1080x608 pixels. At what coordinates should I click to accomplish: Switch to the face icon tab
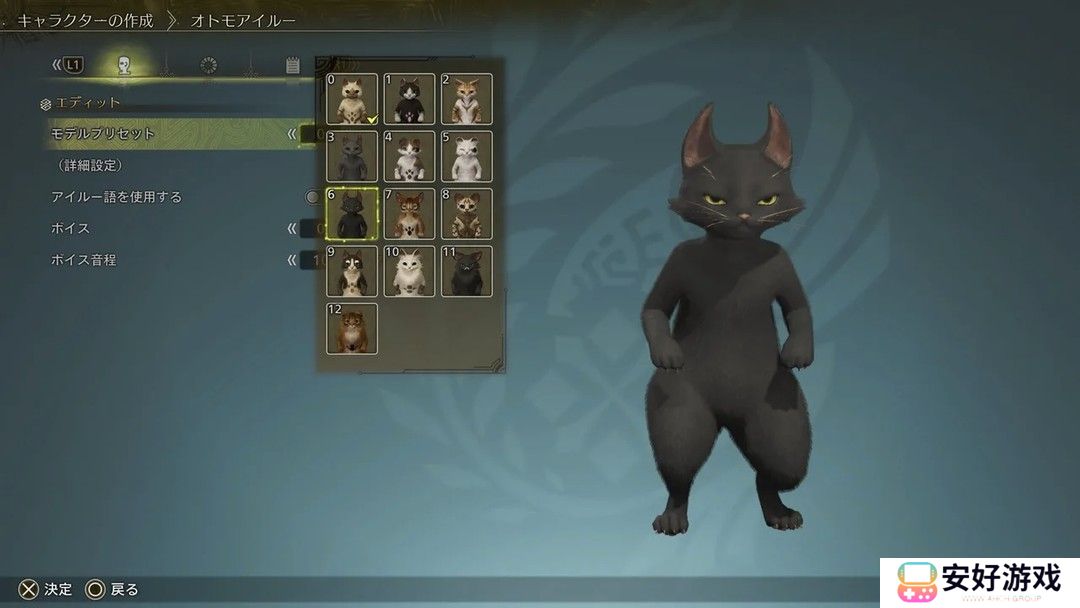[x=124, y=66]
